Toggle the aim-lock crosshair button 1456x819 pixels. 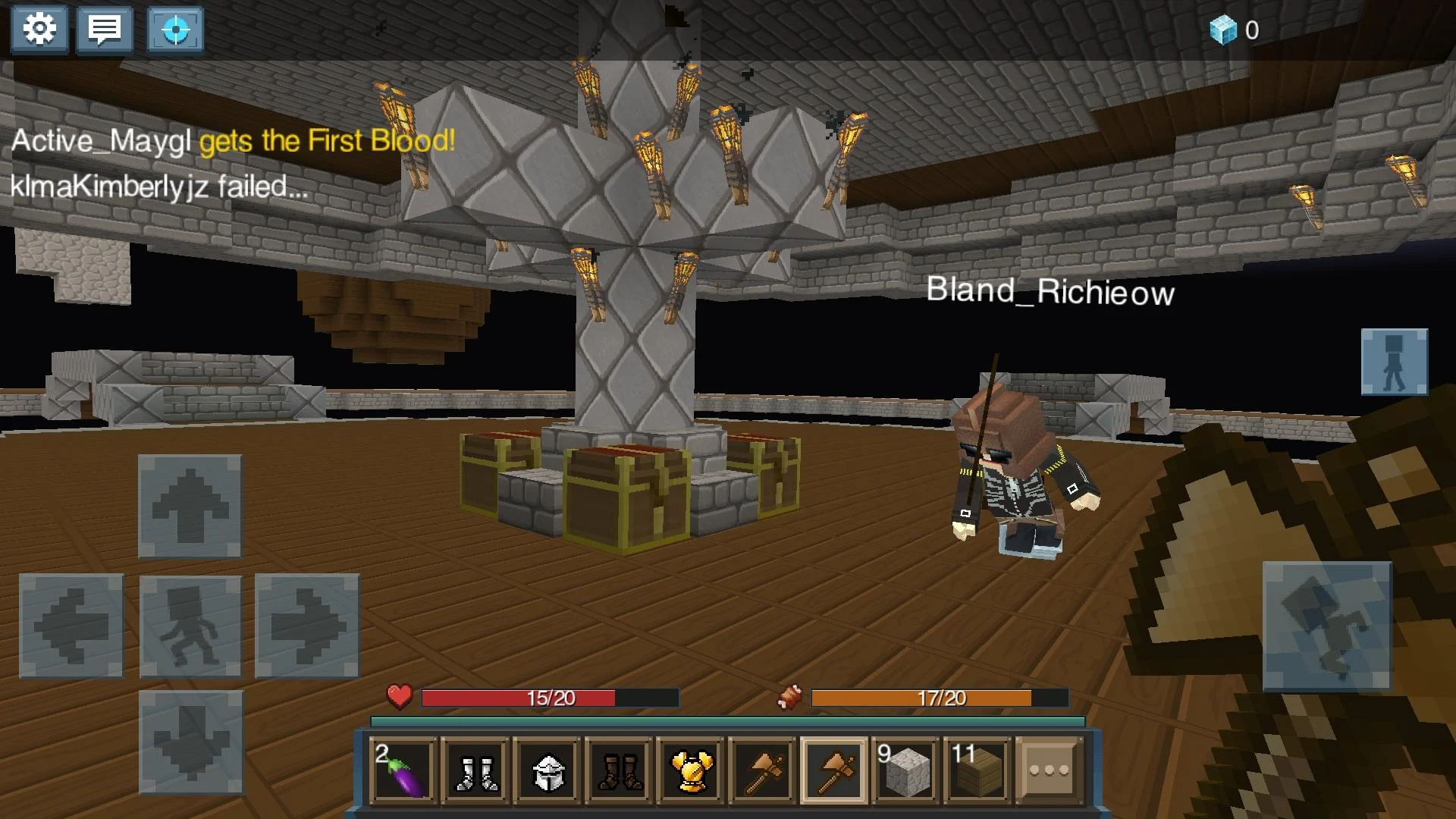[x=175, y=29]
